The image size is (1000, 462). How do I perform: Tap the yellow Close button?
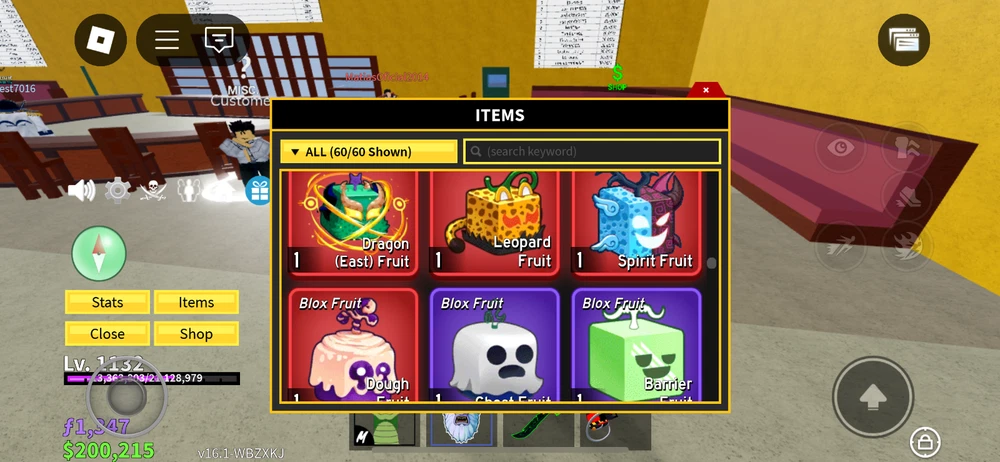coord(108,334)
